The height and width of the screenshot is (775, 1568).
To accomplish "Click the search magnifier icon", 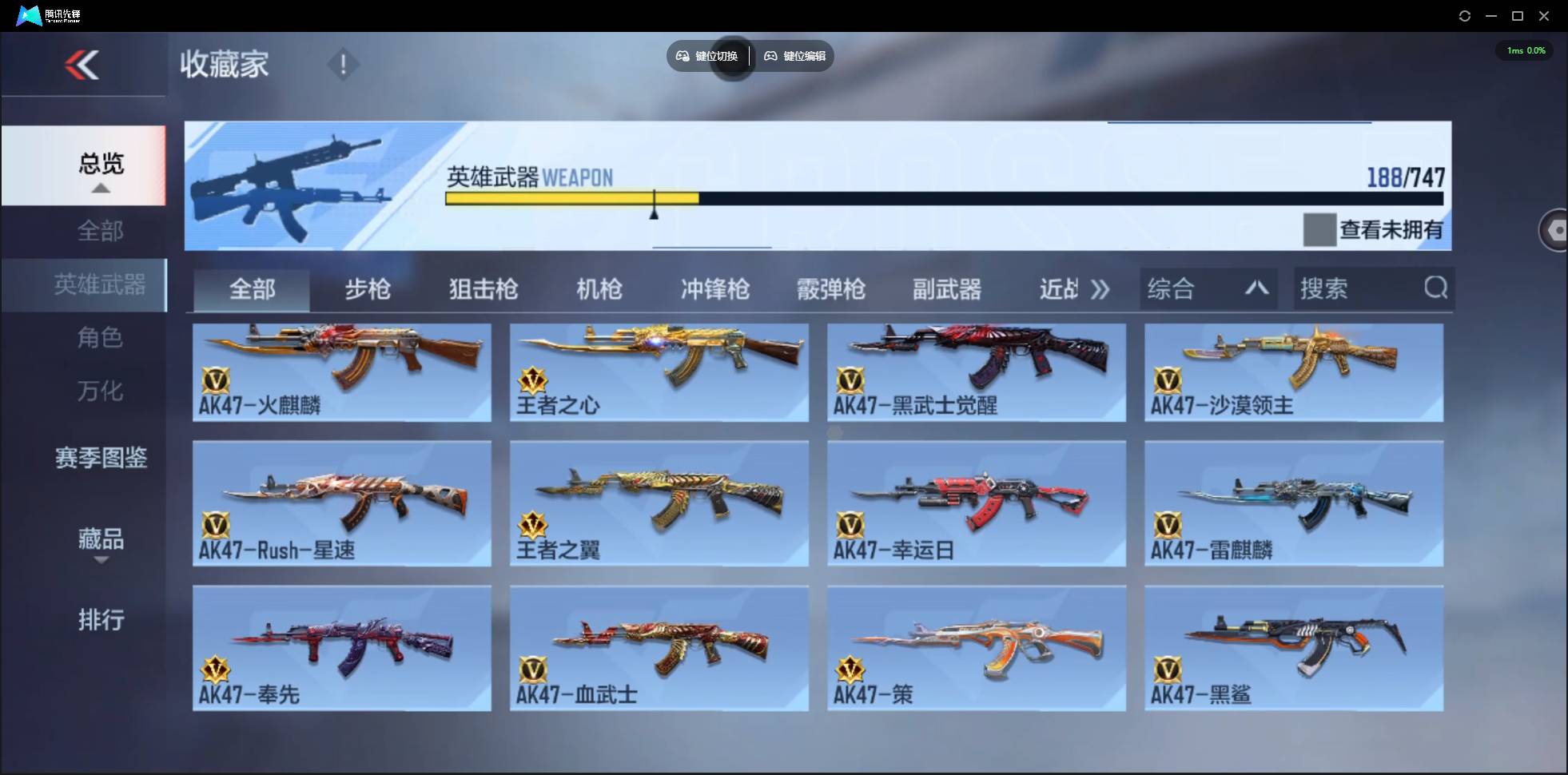I will pyautogui.click(x=1436, y=288).
